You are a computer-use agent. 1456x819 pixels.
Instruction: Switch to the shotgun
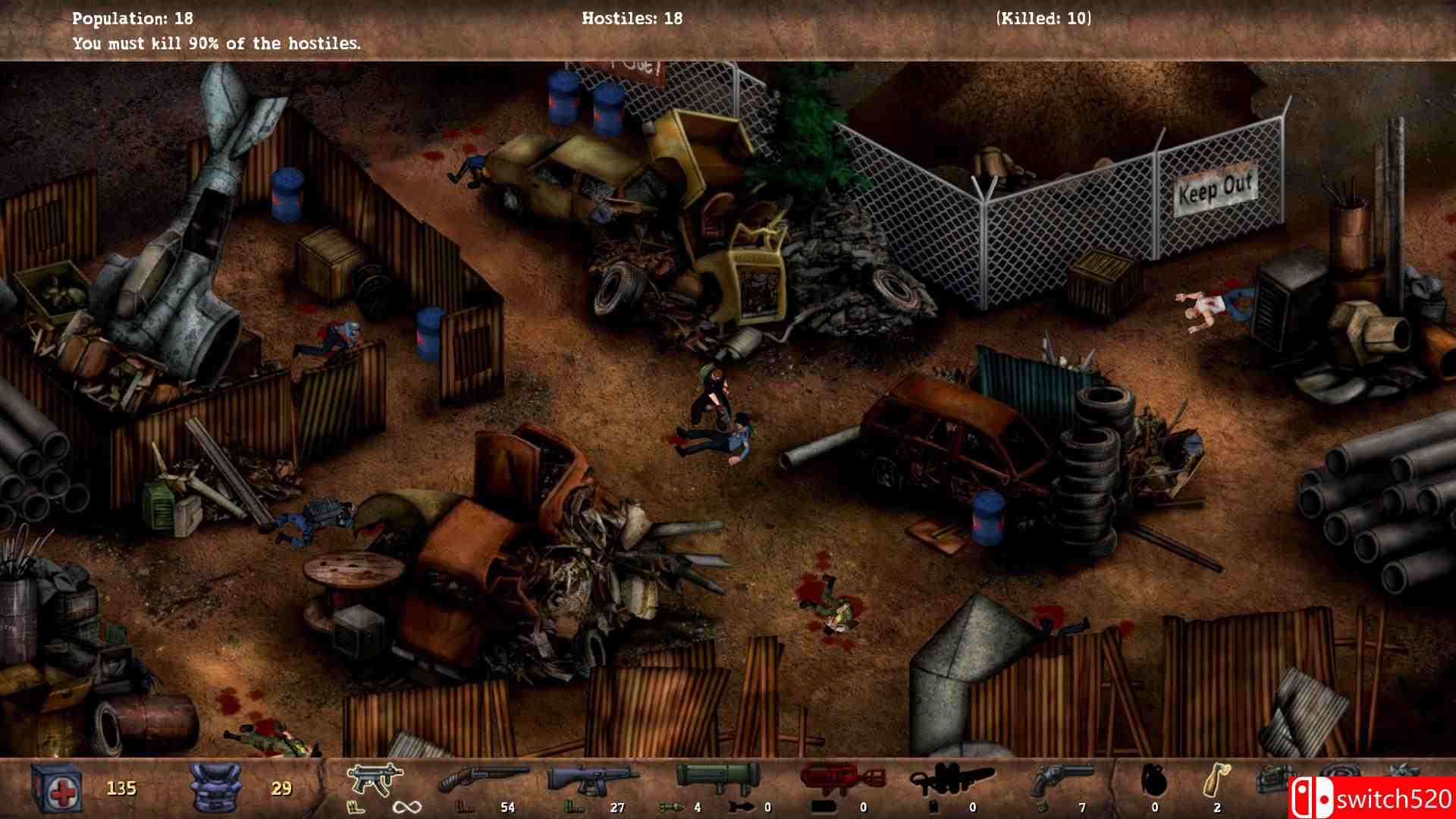483,780
